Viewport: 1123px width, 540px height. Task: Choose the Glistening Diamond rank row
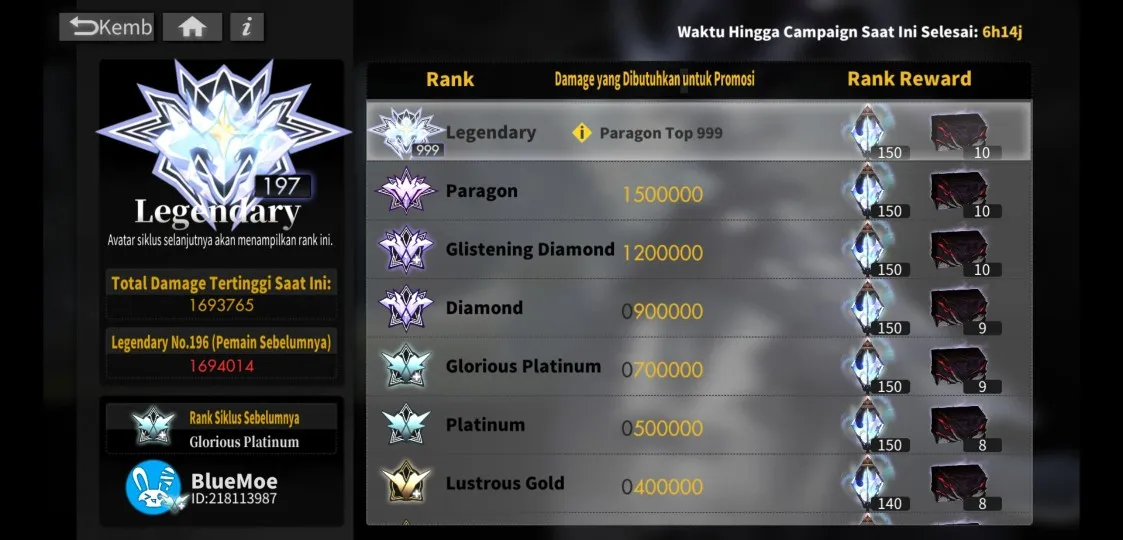point(698,250)
